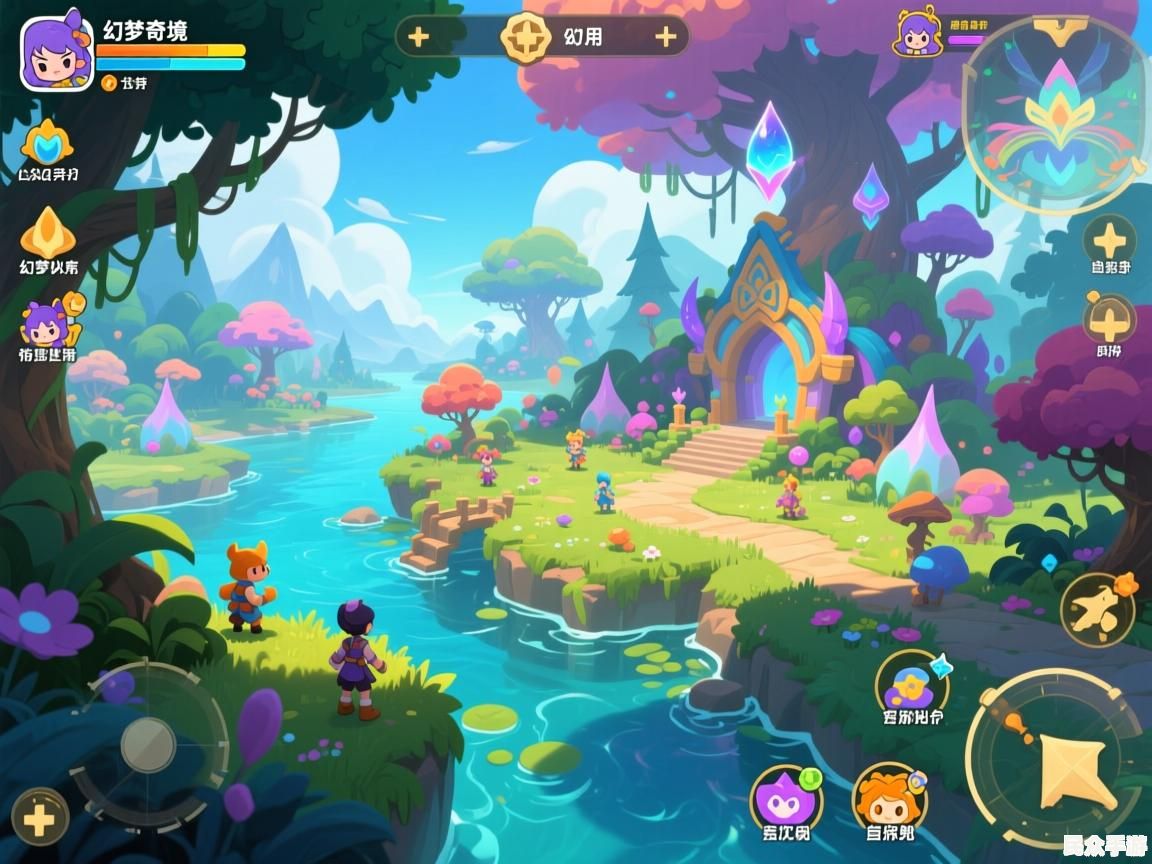The height and width of the screenshot is (864, 1152).
Task: Click the plus left of the gold emblem
Action: coord(418,37)
